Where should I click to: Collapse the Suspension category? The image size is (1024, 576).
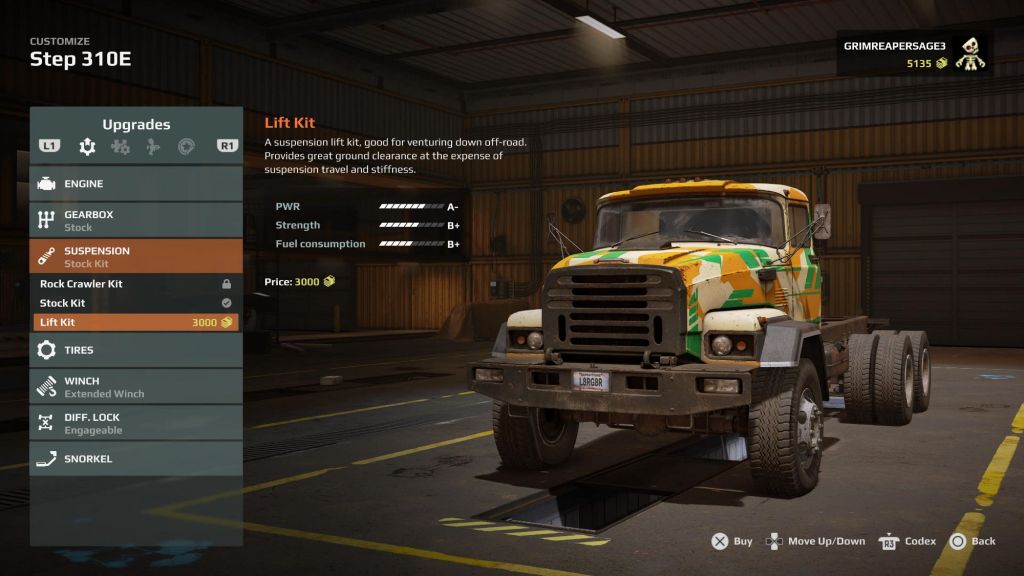click(x=136, y=256)
